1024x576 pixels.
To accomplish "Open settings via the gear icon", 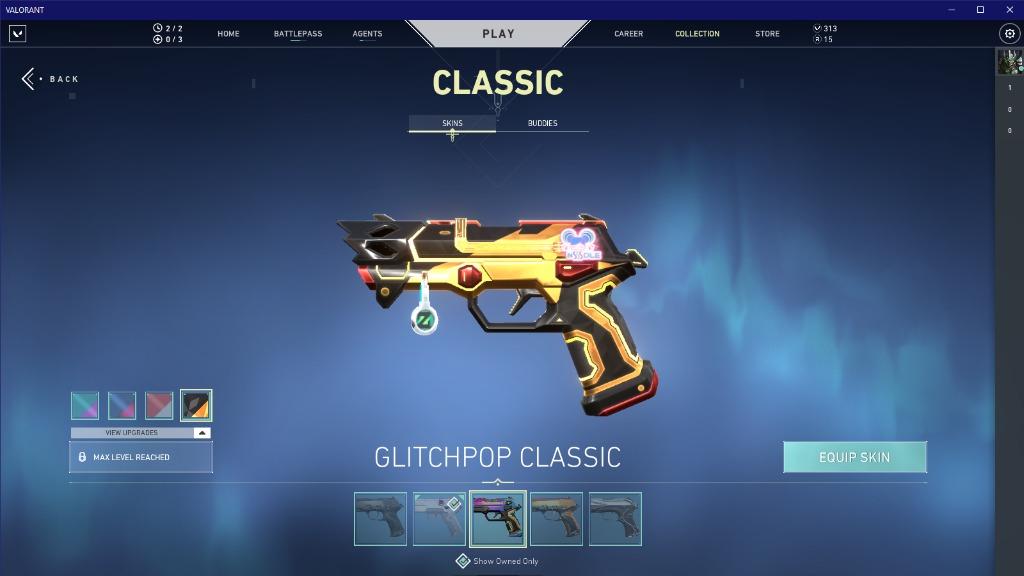I will [1009, 34].
